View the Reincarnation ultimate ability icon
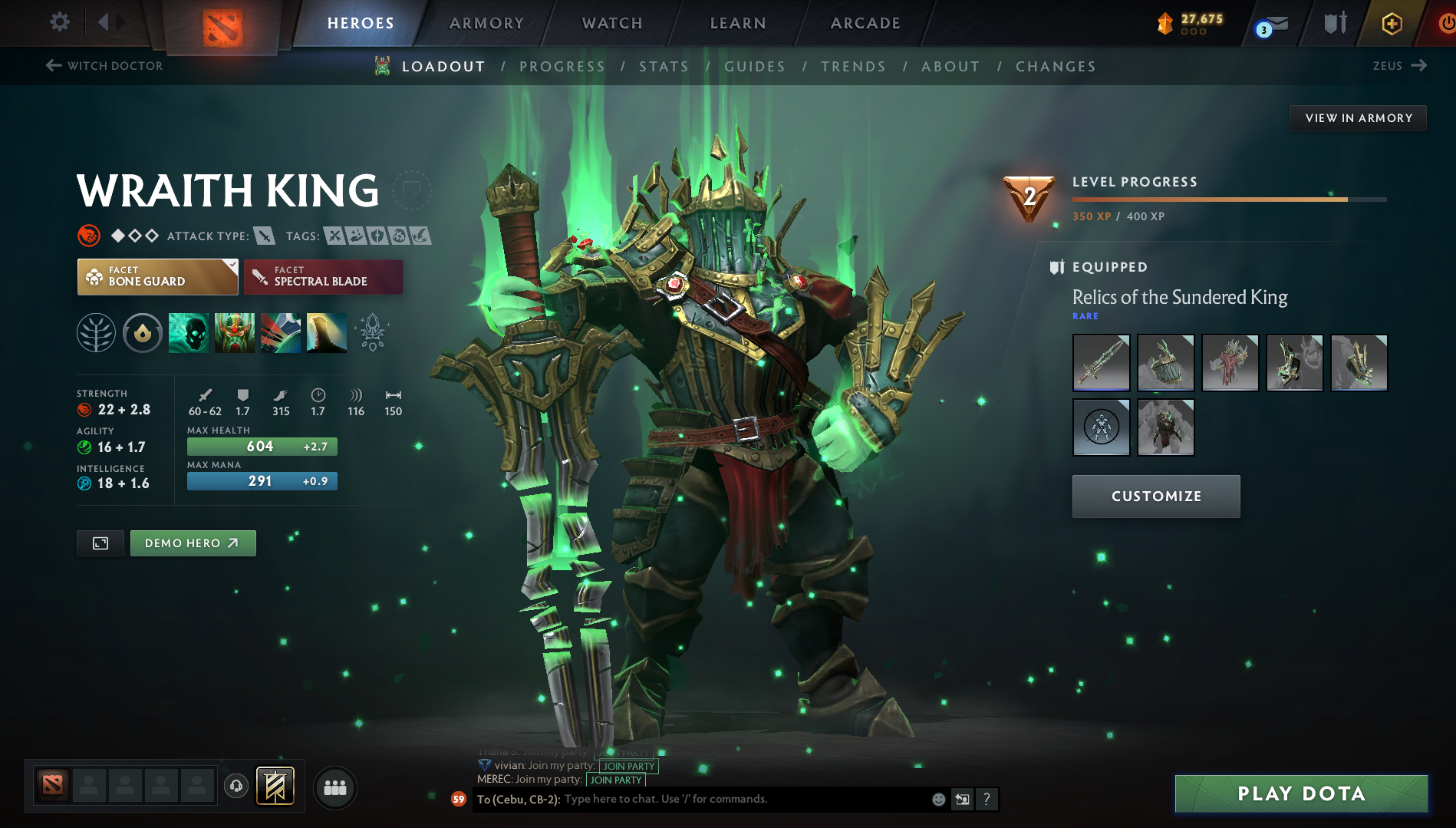The height and width of the screenshot is (828, 1456). click(326, 332)
